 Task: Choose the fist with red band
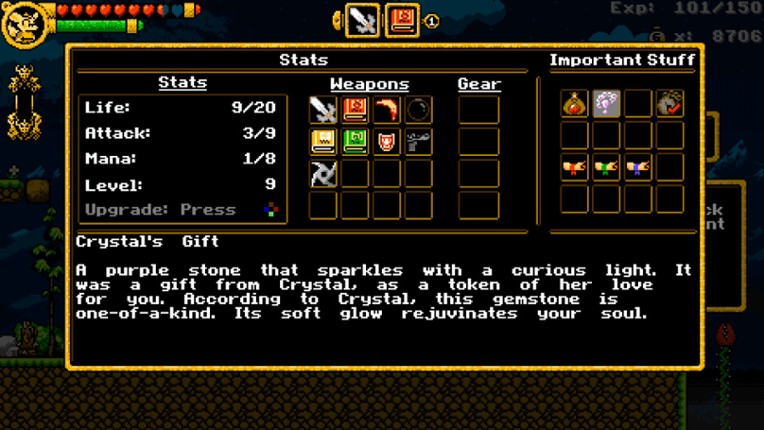(574, 167)
